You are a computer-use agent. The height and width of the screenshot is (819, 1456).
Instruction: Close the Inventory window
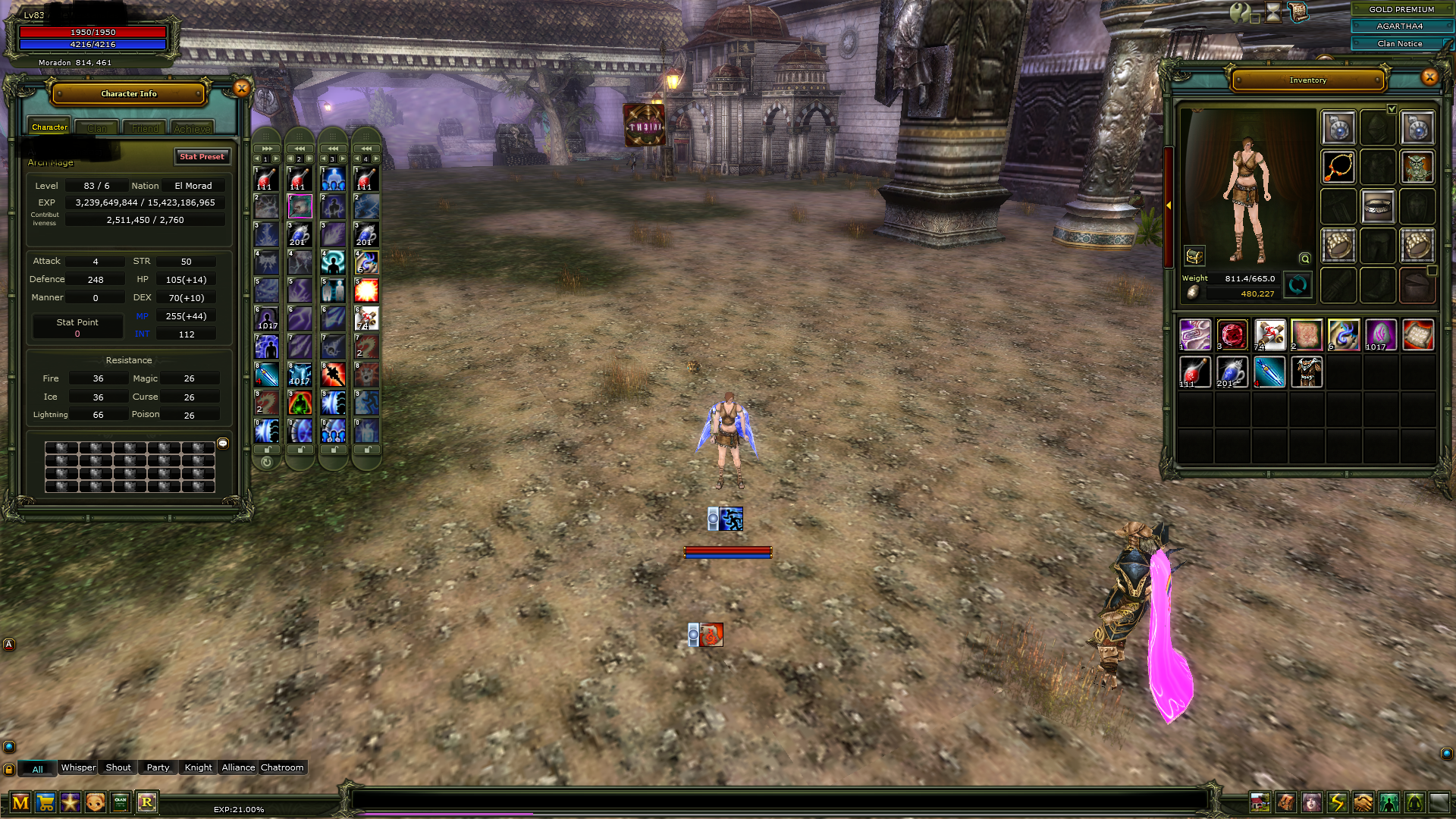point(1429,77)
